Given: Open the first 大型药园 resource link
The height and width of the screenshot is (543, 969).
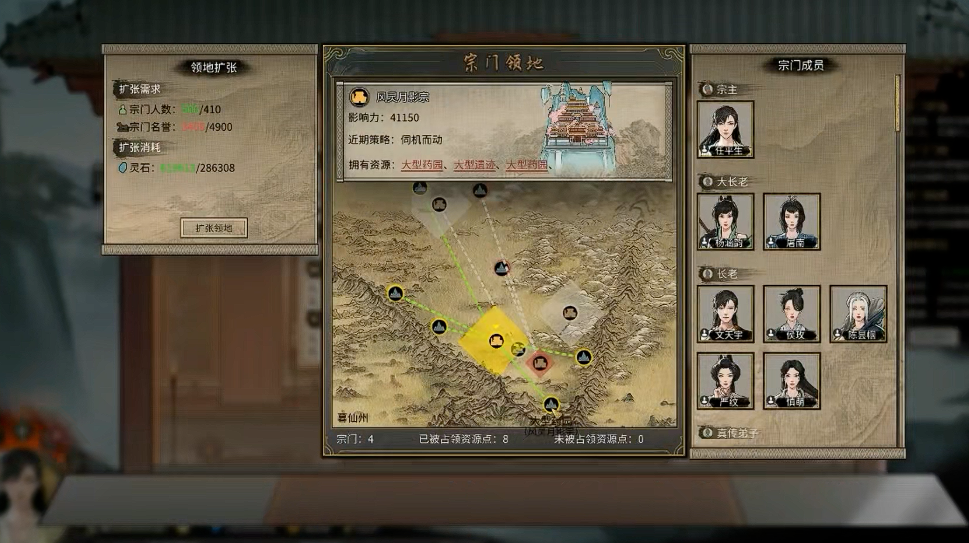Looking at the screenshot, I should coord(424,164).
